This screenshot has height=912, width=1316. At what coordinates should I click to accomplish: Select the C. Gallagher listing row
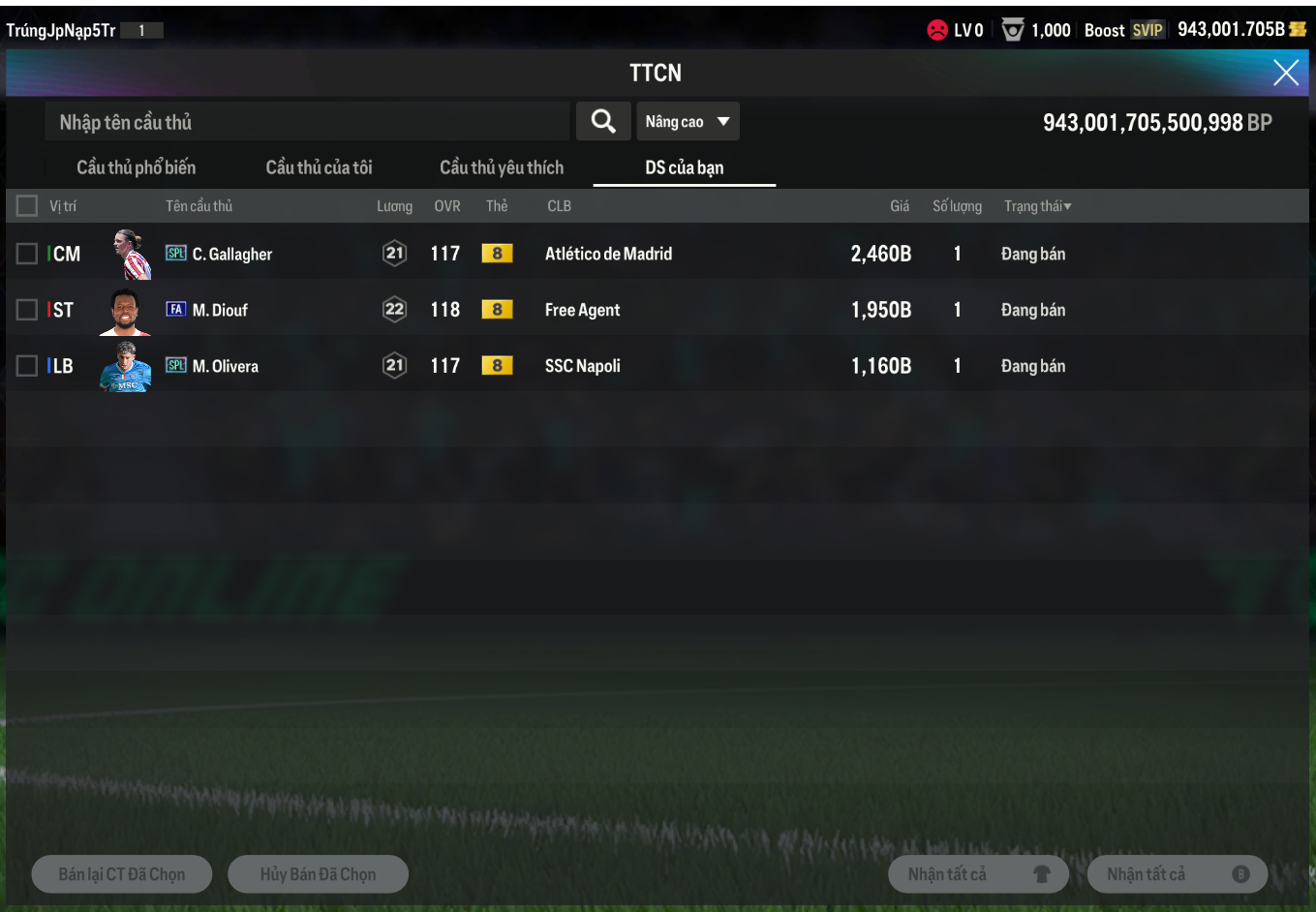pyautogui.click(x=608, y=254)
